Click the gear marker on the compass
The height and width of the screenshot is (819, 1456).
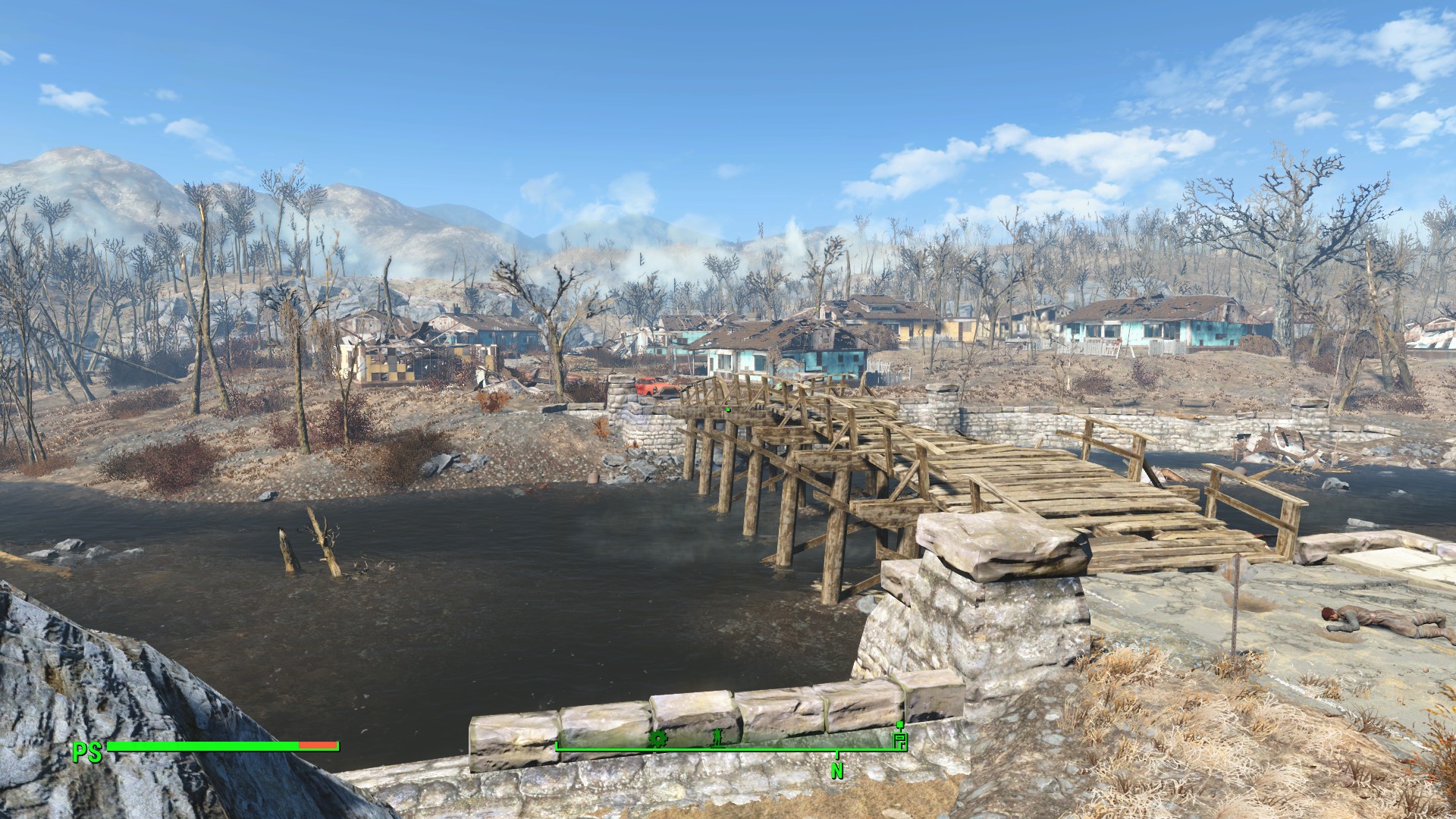657,738
